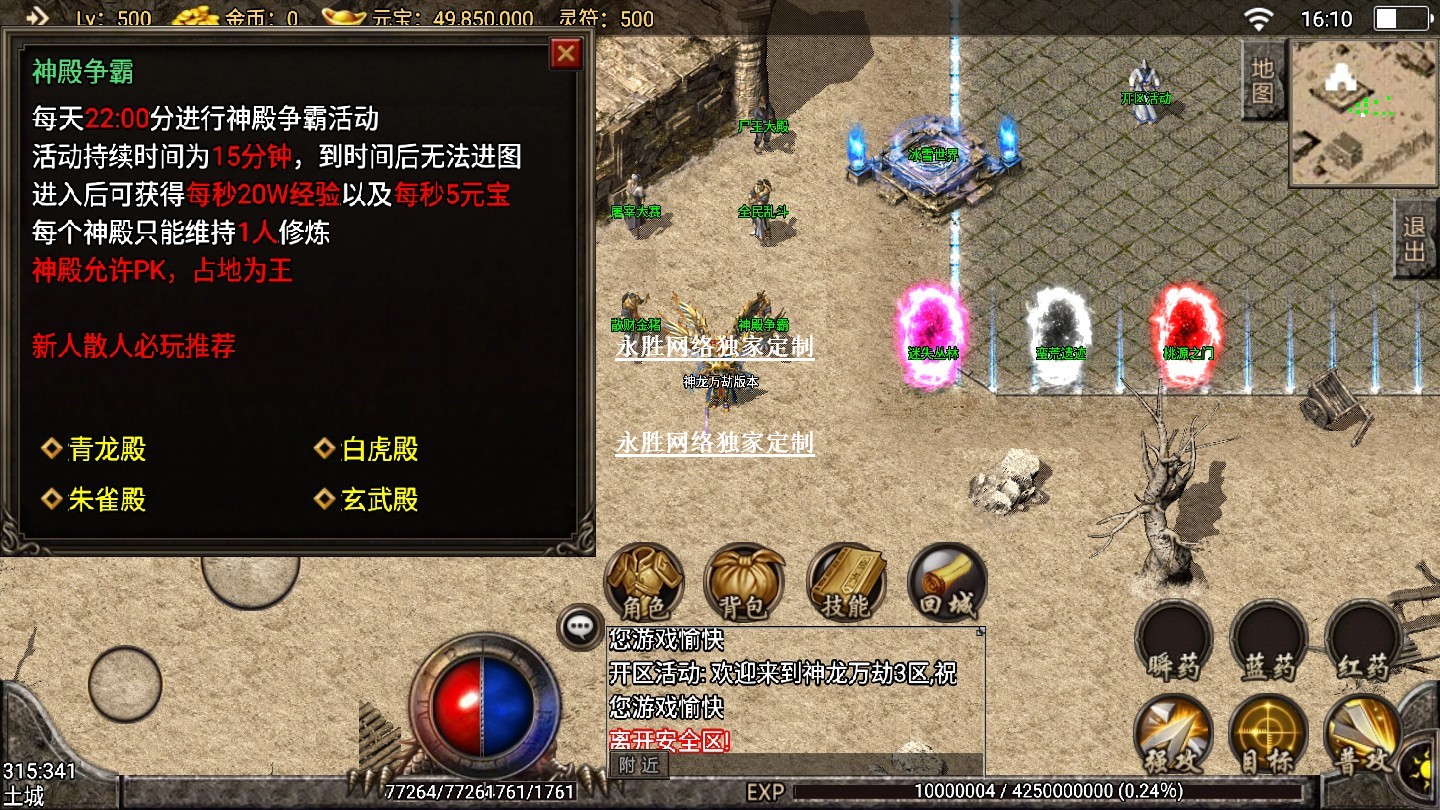Use the 蓝药 mana potion slot
Viewport: 1440px width, 810px height.
[1269, 641]
